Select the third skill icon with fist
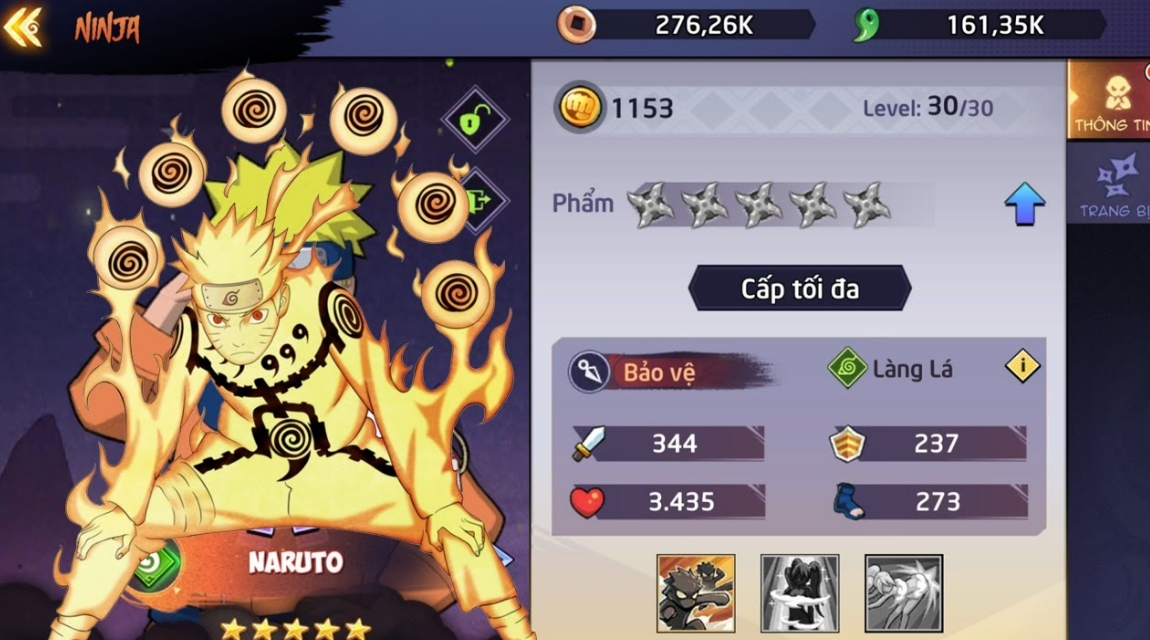Image resolution: width=1150 pixels, height=640 pixels. click(x=903, y=593)
